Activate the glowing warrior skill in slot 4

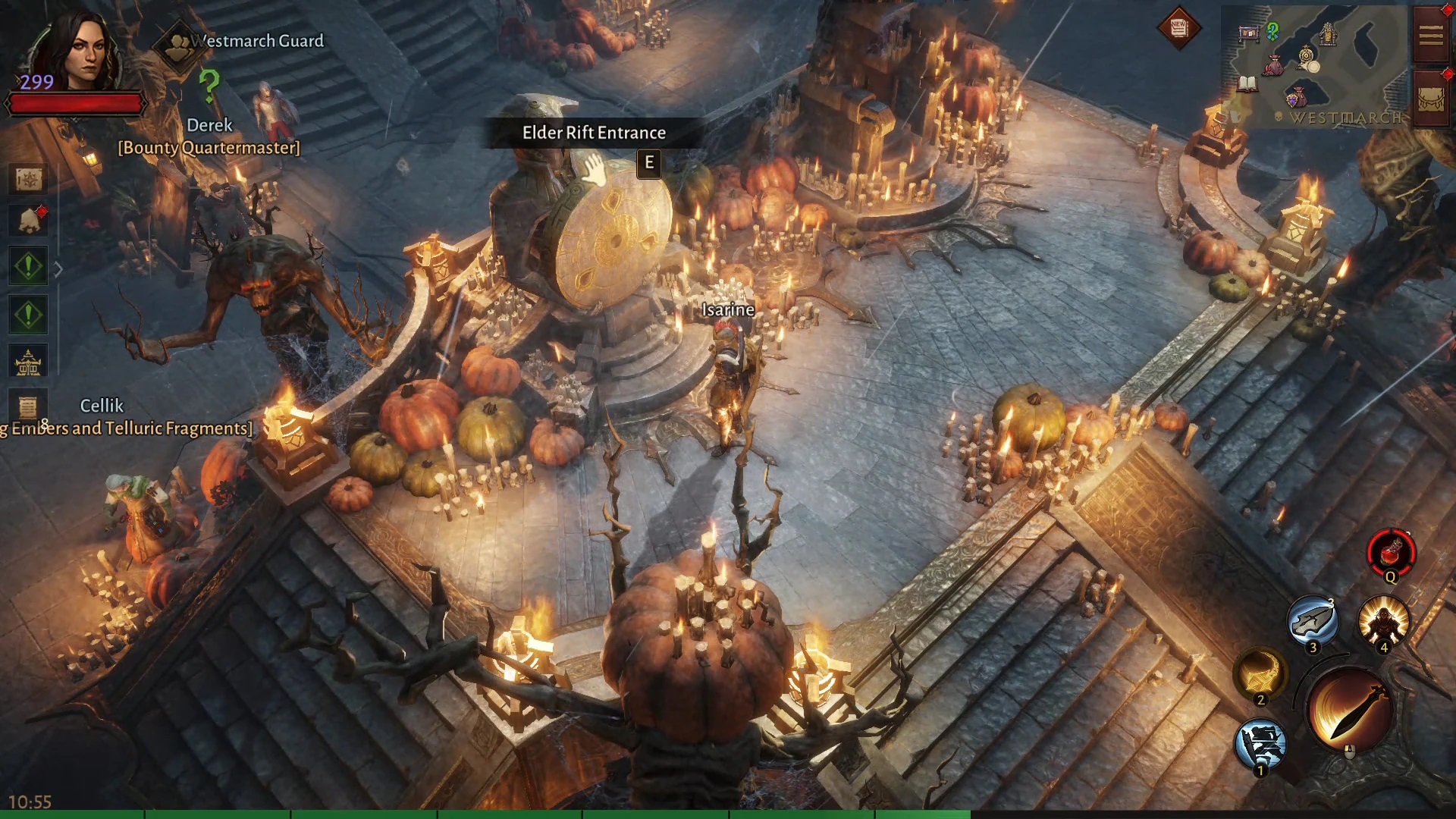click(1383, 620)
